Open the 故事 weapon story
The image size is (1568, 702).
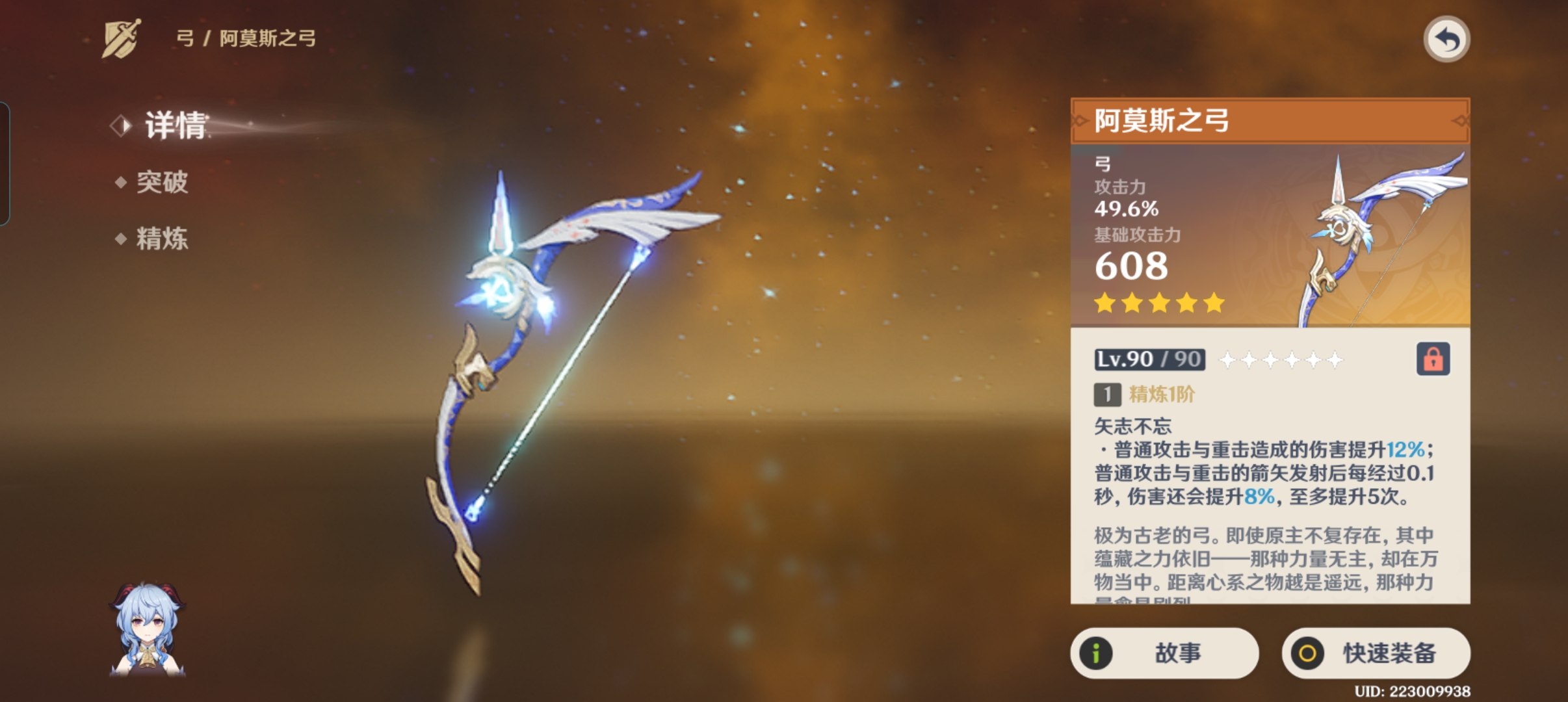coord(1164,653)
